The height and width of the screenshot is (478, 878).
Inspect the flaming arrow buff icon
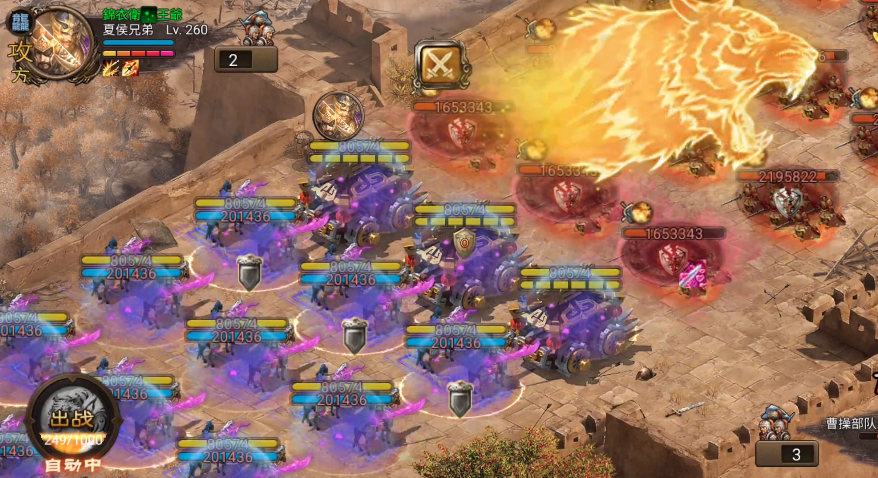(x=110, y=68)
